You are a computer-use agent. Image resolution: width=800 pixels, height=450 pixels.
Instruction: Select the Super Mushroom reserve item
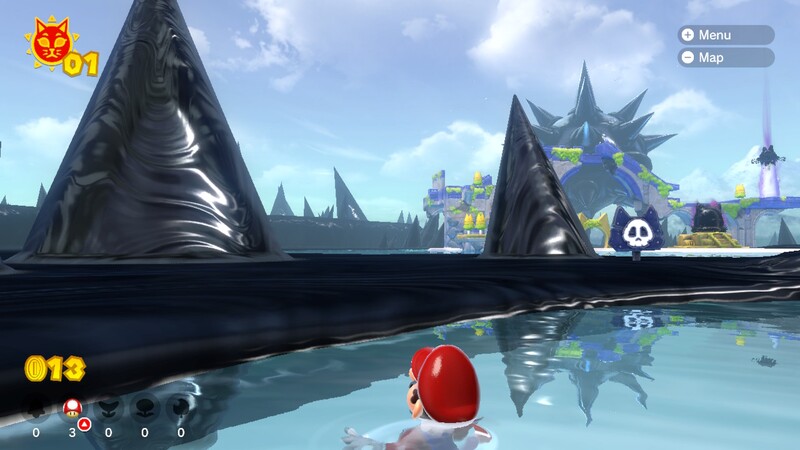pyautogui.click(x=72, y=408)
